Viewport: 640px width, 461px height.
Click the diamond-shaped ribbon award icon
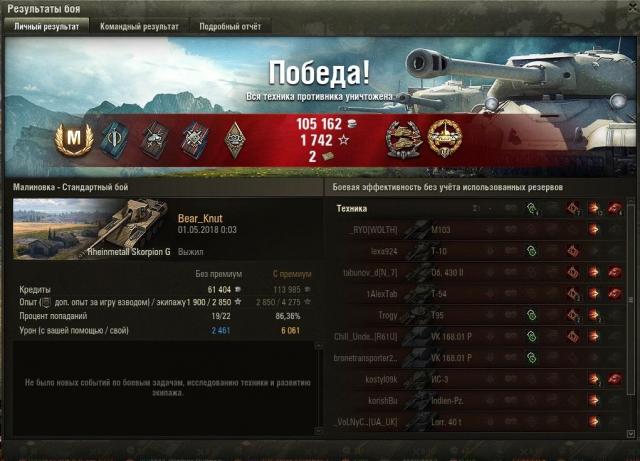[x=235, y=137]
